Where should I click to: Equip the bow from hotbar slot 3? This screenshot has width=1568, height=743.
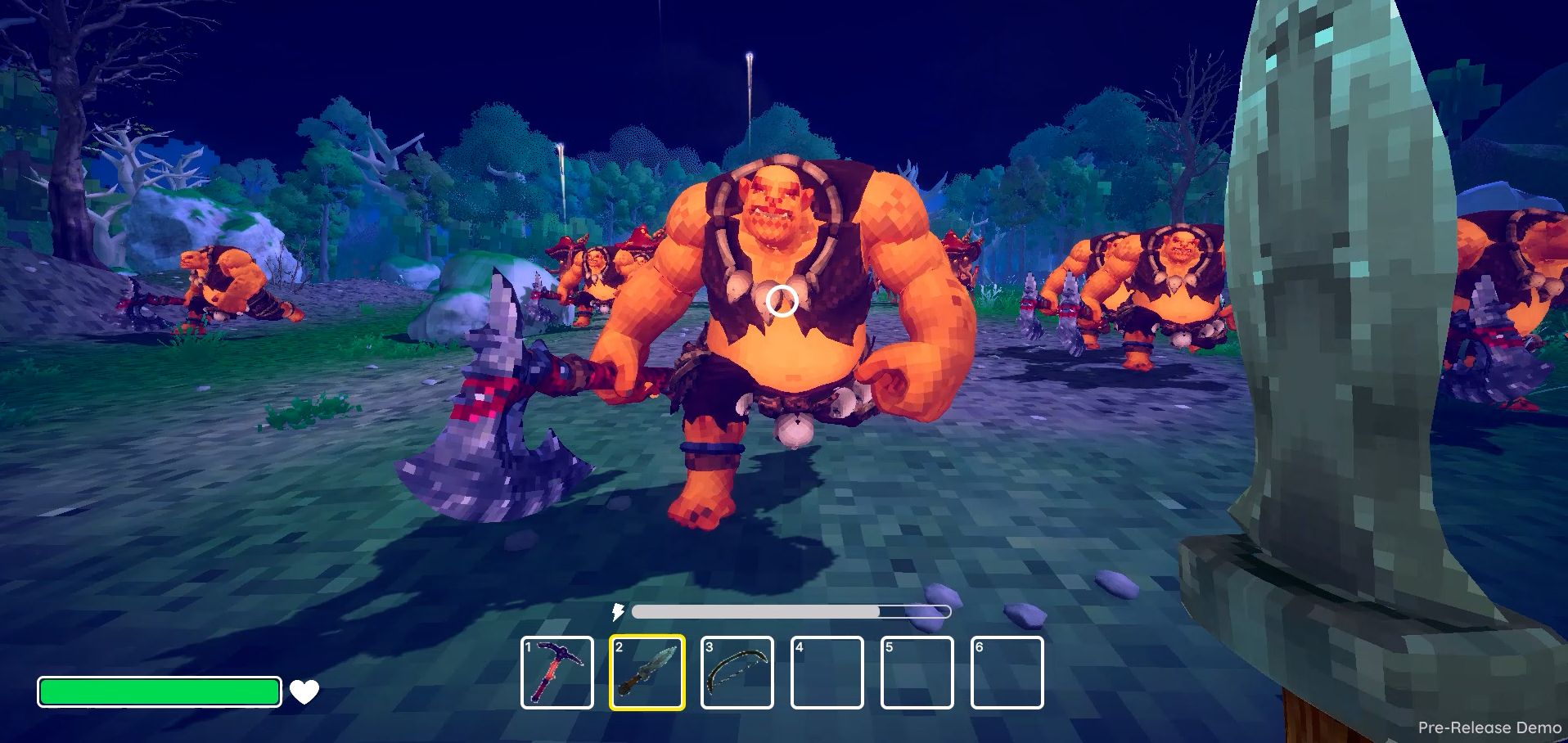[x=737, y=673]
